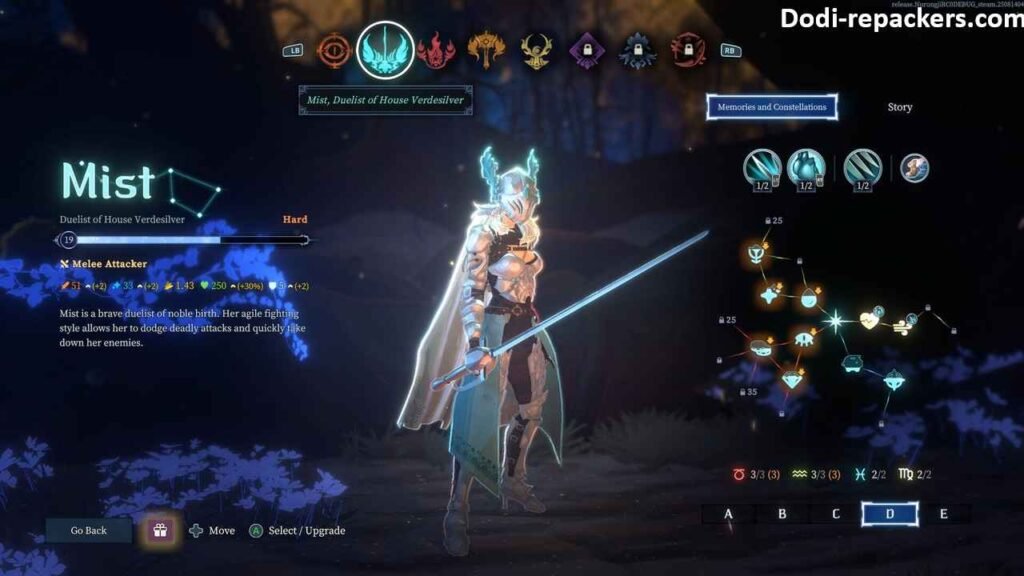Choose the red eye hero emblem
The image size is (1024, 576).
click(334, 51)
